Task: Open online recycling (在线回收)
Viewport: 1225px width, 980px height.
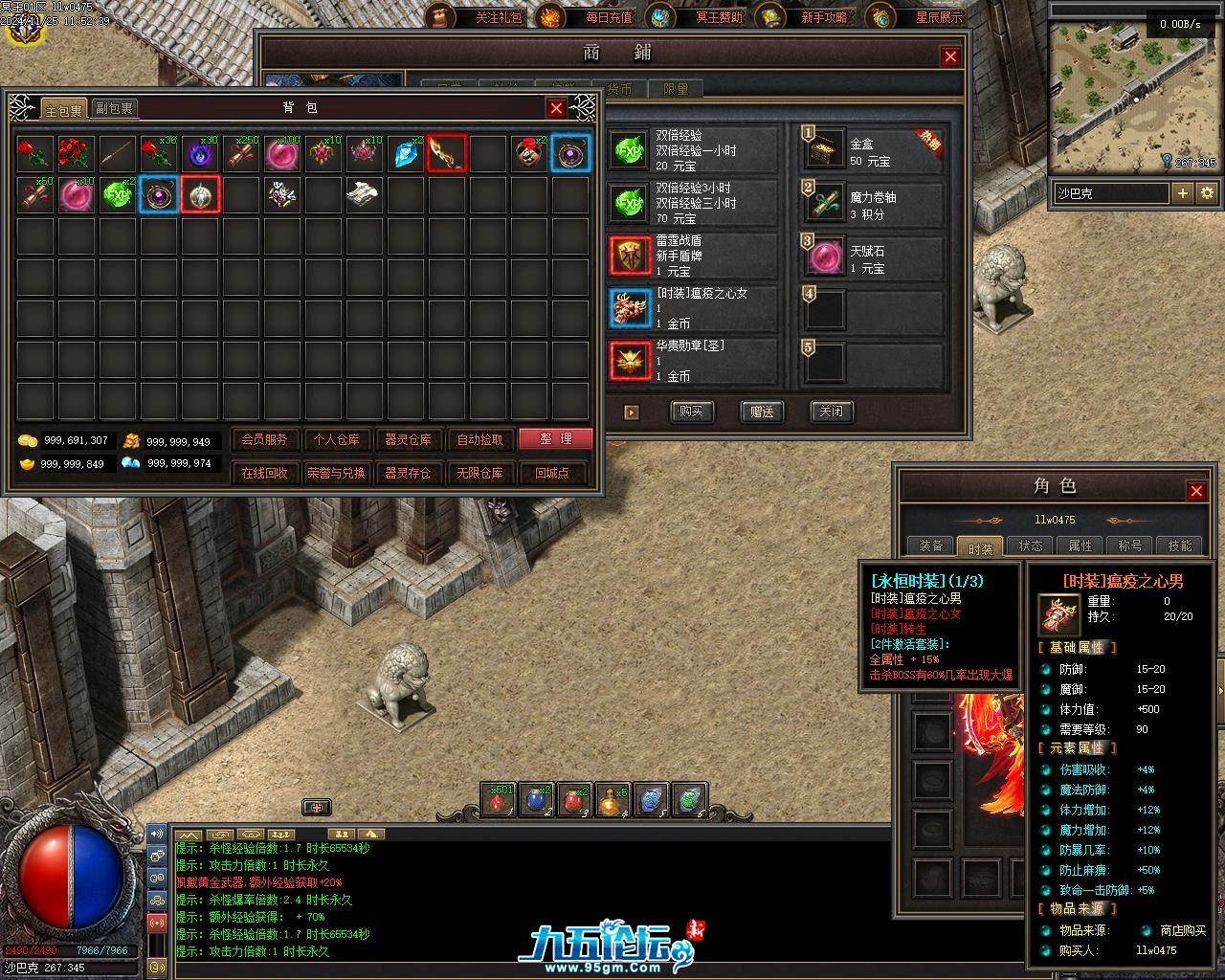Action: pyautogui.click(x=264, y=473)
